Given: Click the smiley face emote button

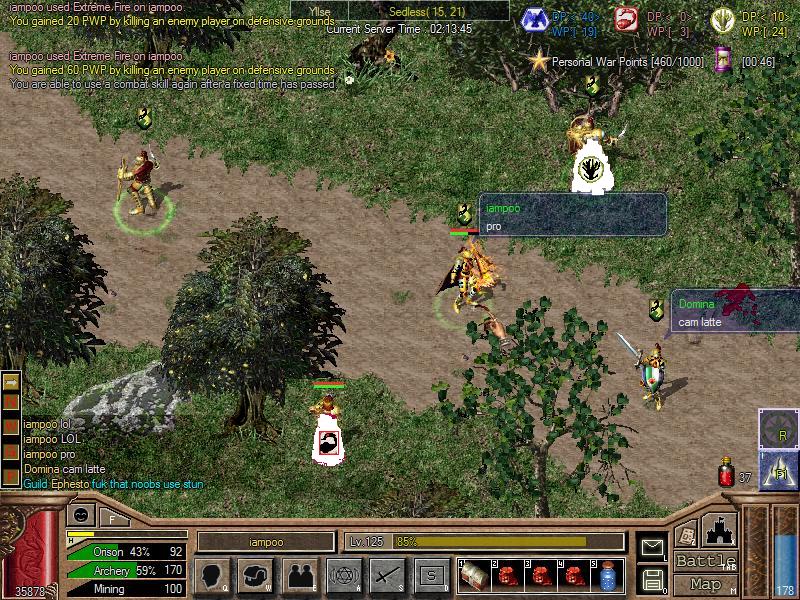Looking at the screenshot, I should [x=80, y=516].
